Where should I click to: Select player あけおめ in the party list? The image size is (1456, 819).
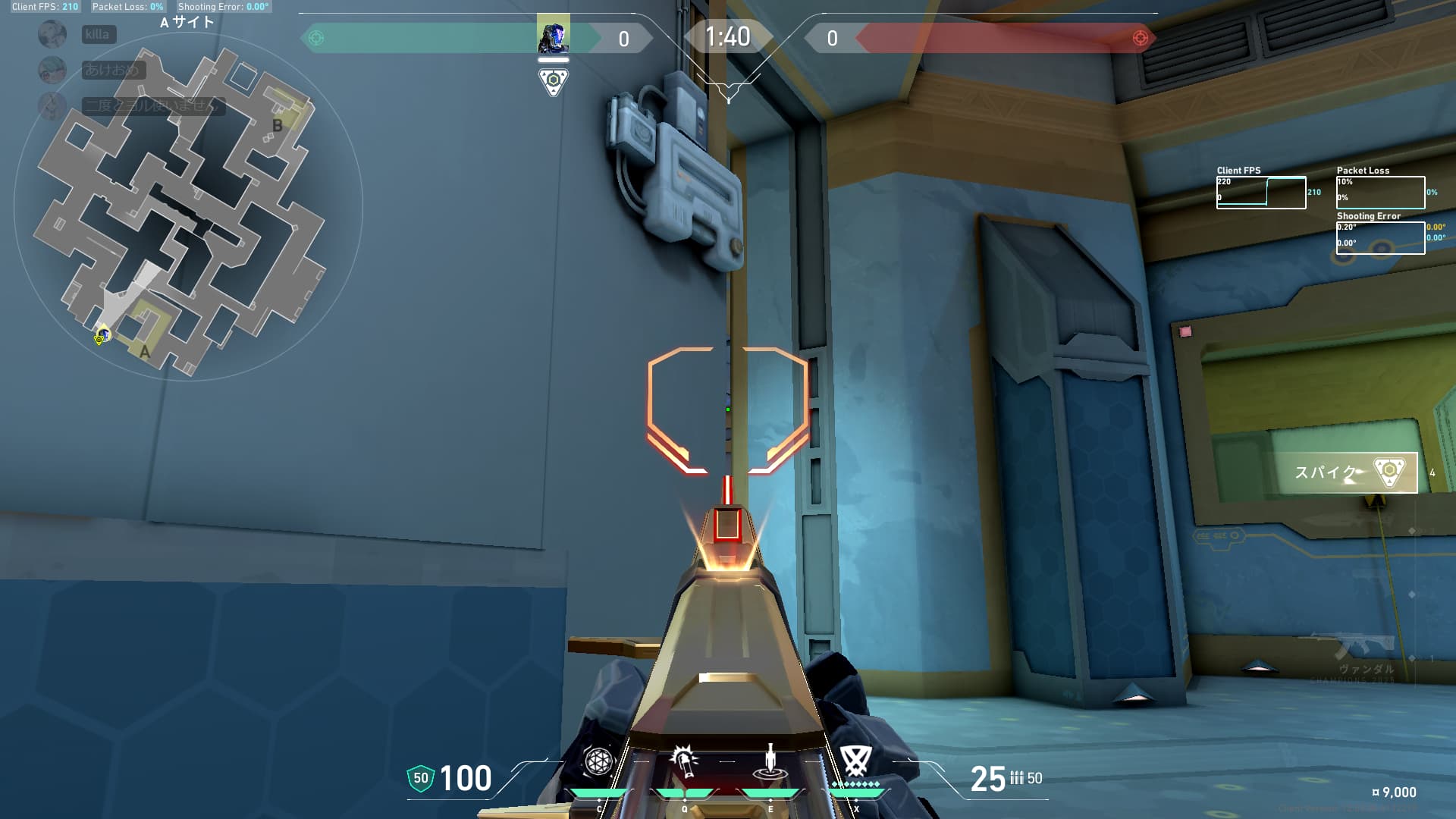click(112, 70)
